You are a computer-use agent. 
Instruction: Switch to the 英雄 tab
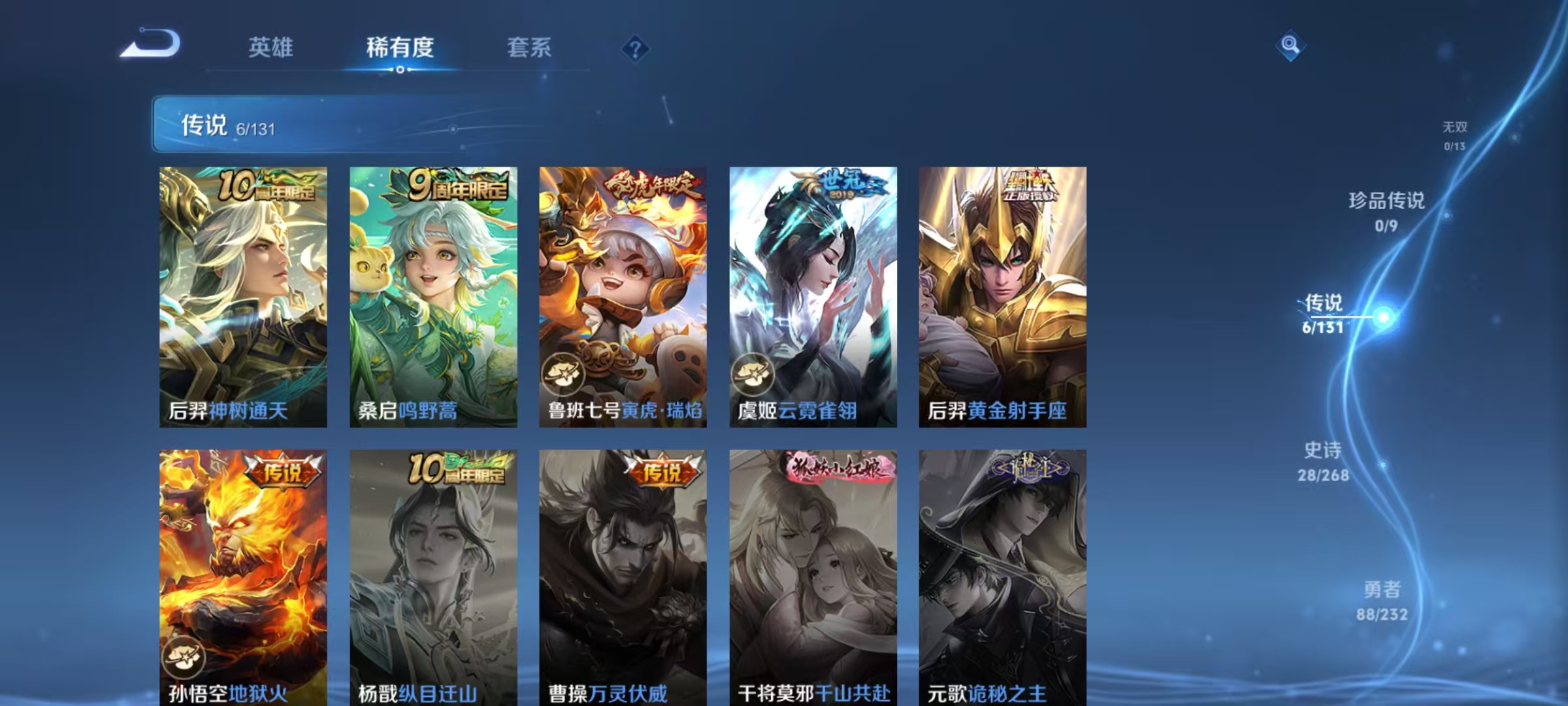coord(271,47)
